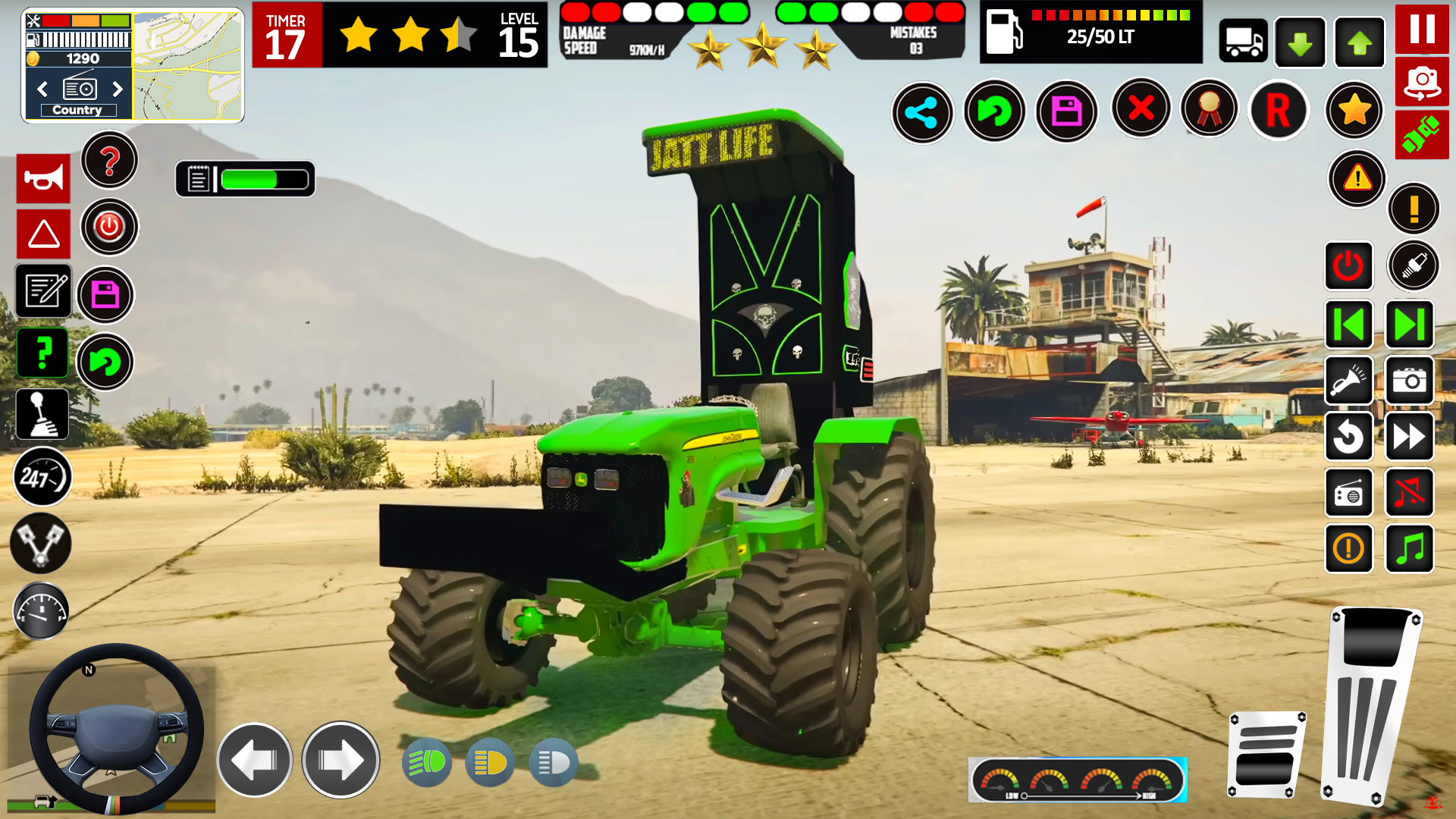
Task: Toggle the low beam yellow headlights
Action: pyautogui.click(x=489, y=762)
